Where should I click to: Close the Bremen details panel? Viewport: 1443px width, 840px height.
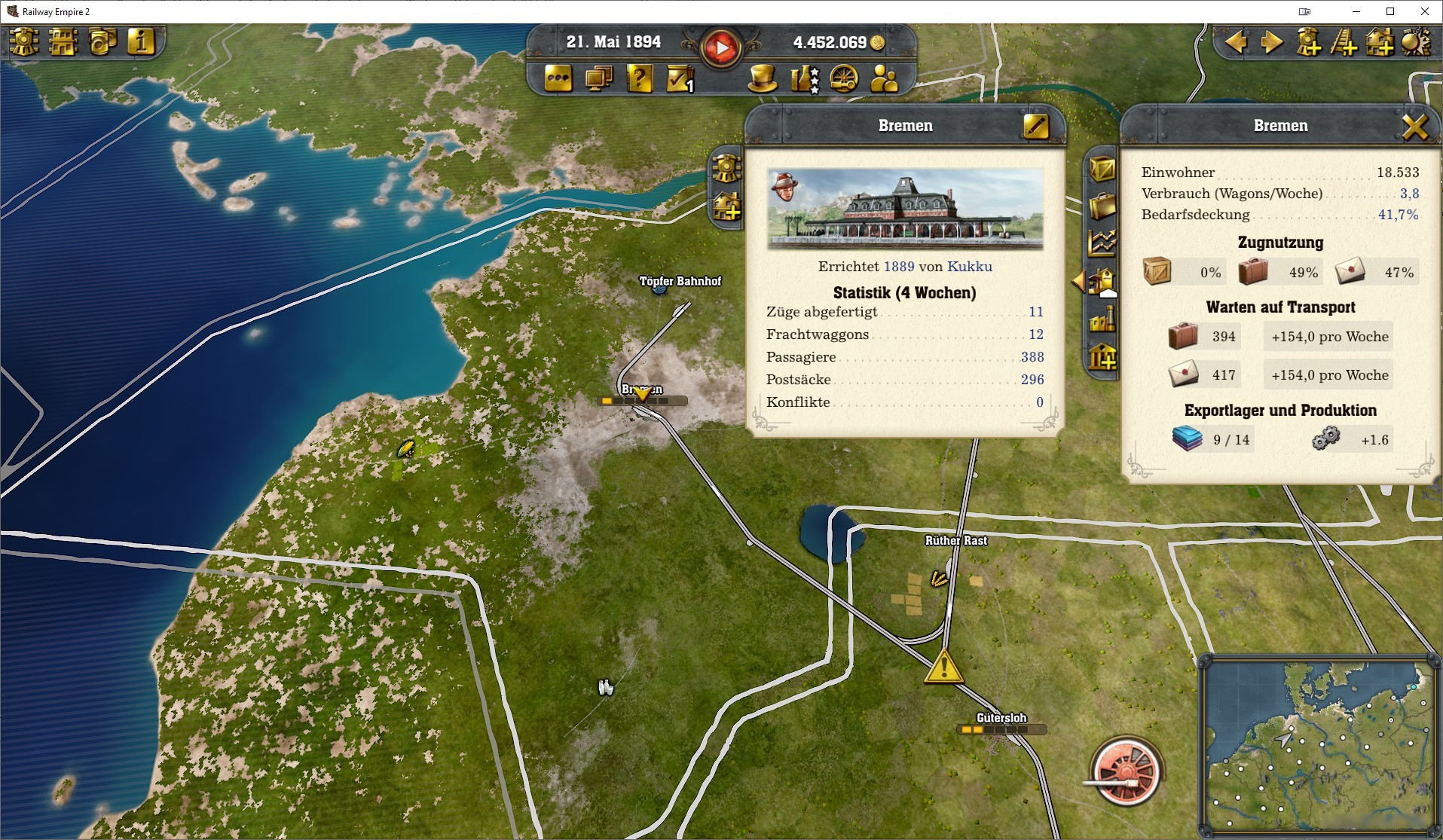(1417, 127)
